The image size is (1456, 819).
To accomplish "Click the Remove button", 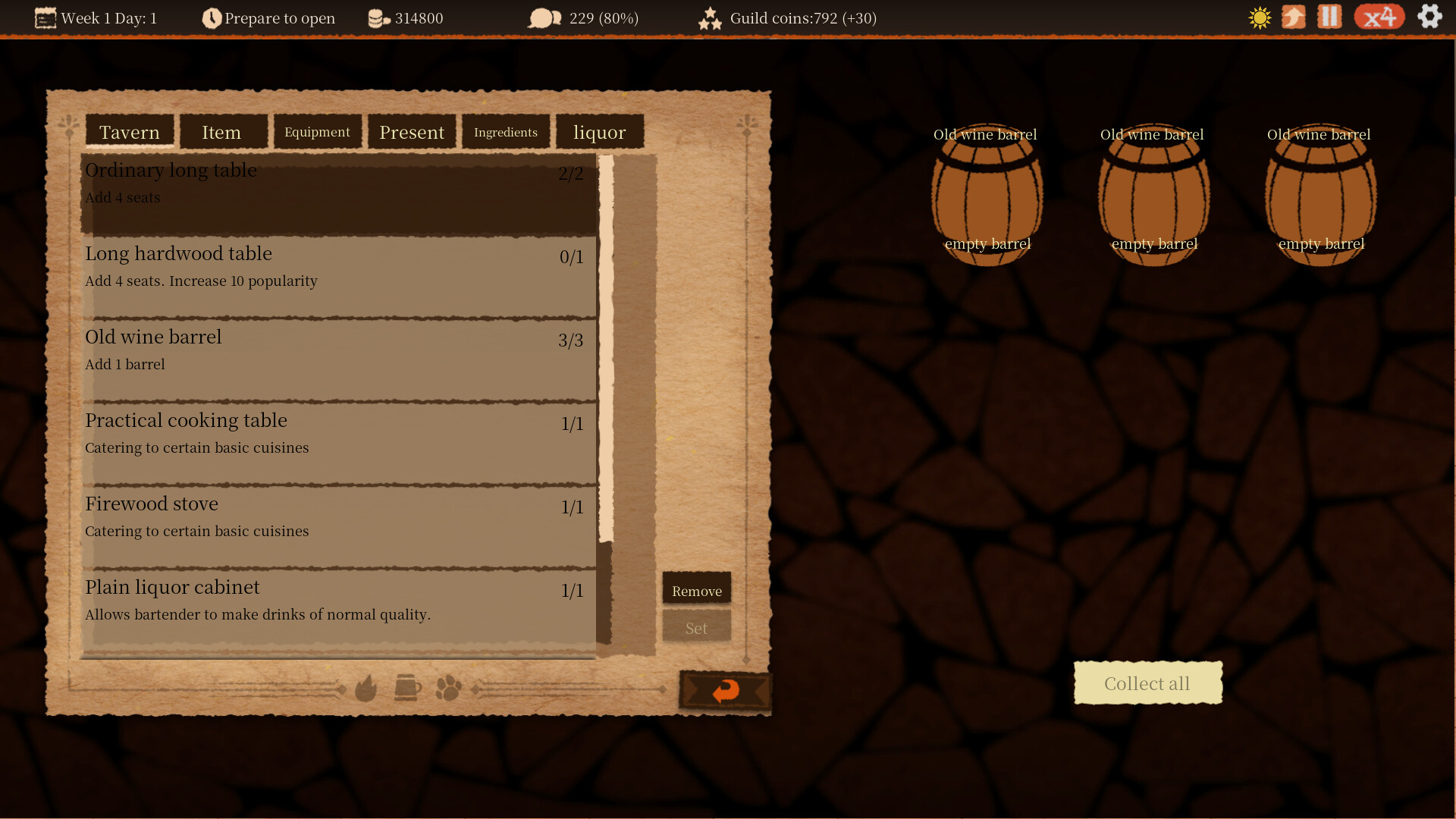I will 696,589.
